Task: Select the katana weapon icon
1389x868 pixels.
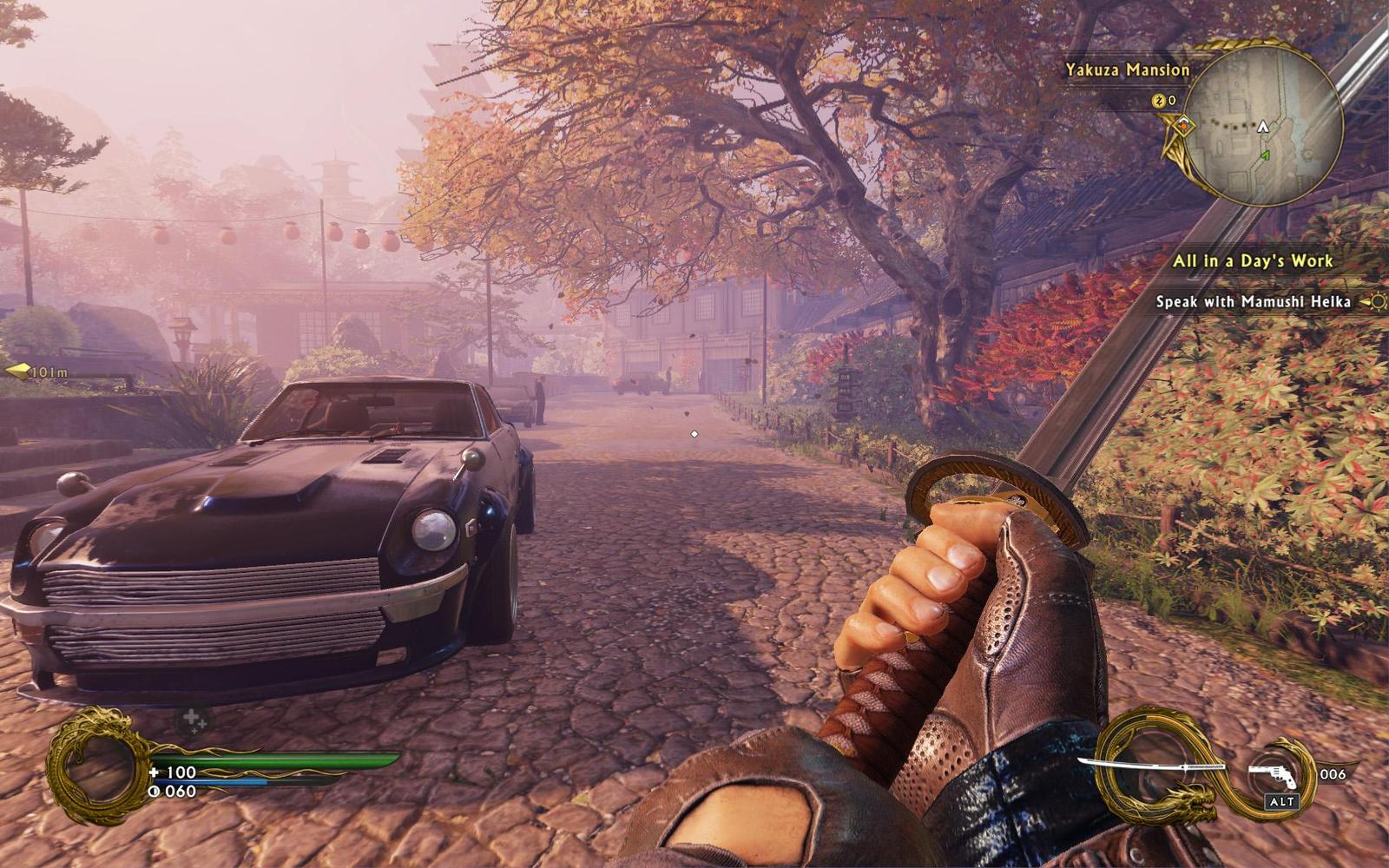Action: pos(1158,766)
